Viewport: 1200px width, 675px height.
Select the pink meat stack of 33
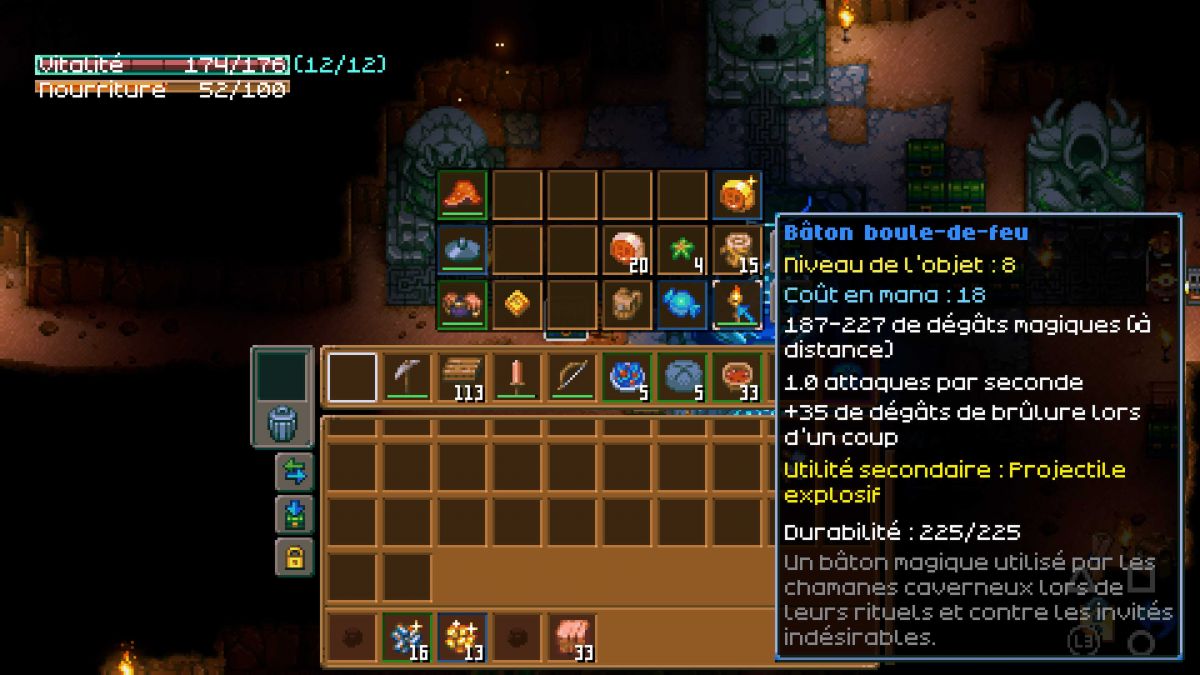click(572, 637)
